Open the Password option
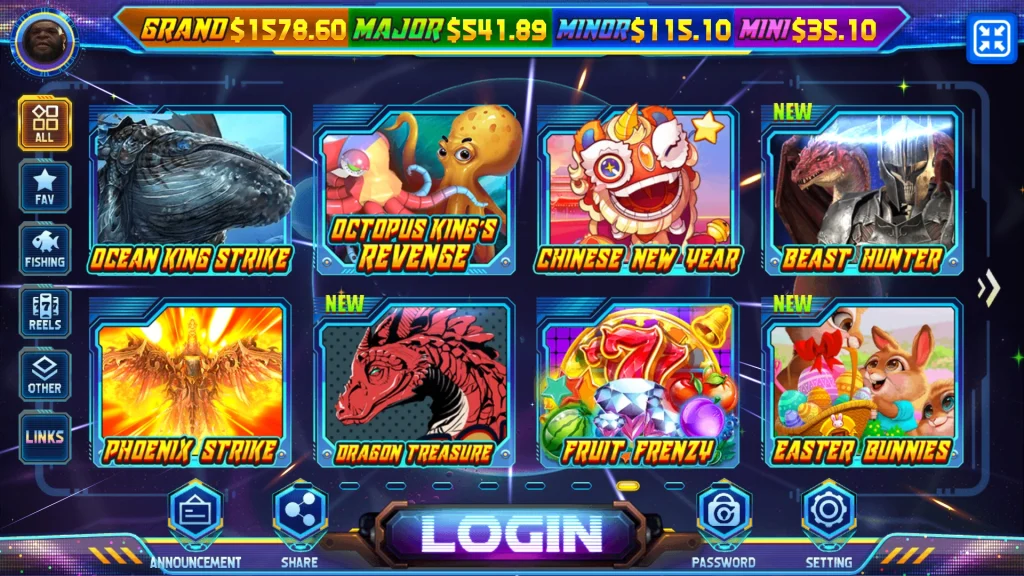1024x576 pixels. [x=723, y=514]
